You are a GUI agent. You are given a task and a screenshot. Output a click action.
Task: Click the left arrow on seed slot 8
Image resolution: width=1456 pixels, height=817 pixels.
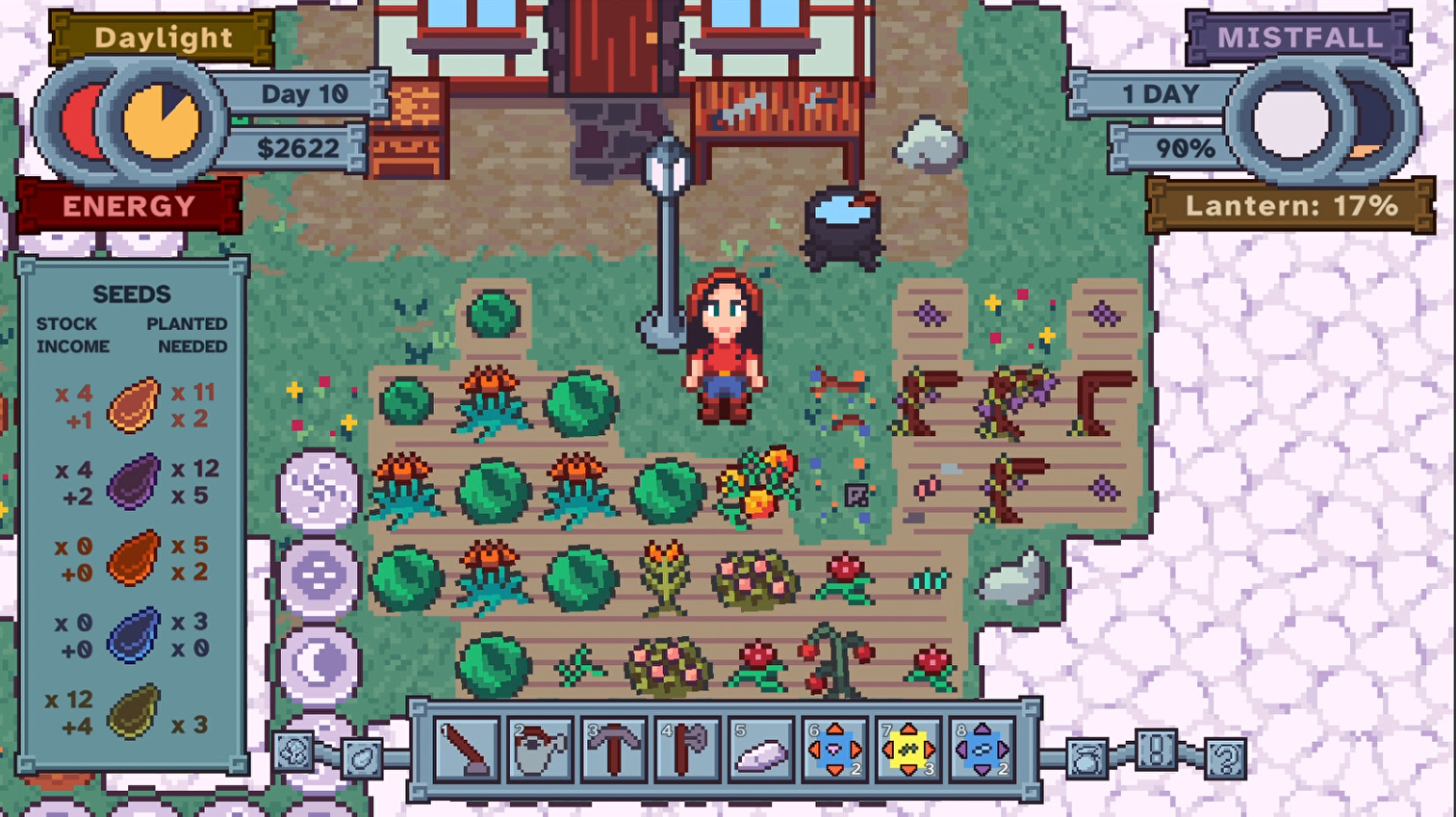[959, 749]
